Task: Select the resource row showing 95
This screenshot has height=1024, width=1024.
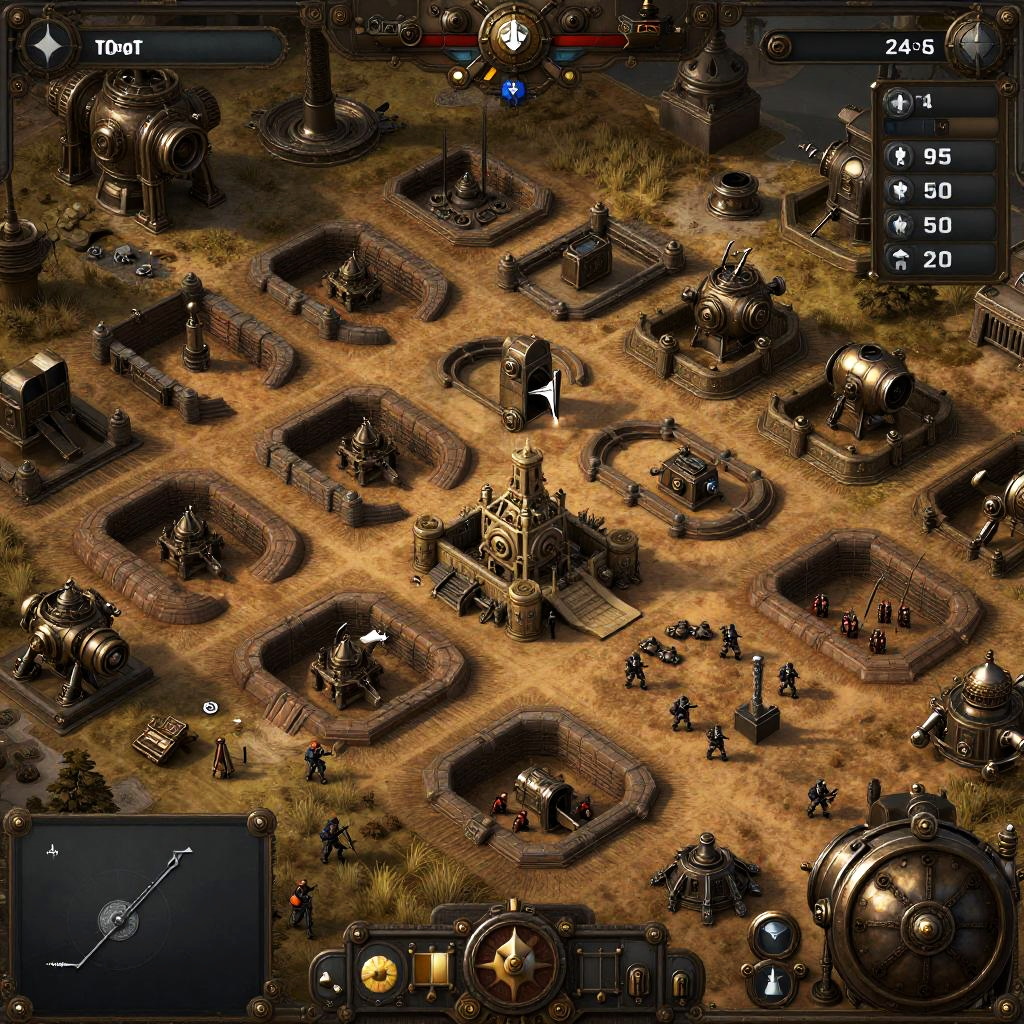Action: pos(940,157)
